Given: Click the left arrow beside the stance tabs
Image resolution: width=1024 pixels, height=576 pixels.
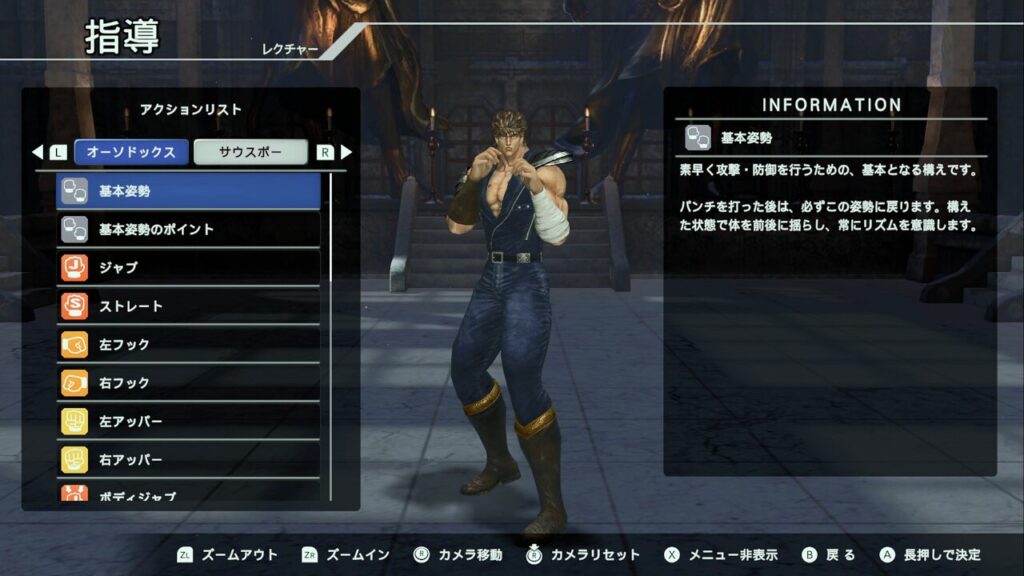Looking at the screenshot, I should point(38,153).
